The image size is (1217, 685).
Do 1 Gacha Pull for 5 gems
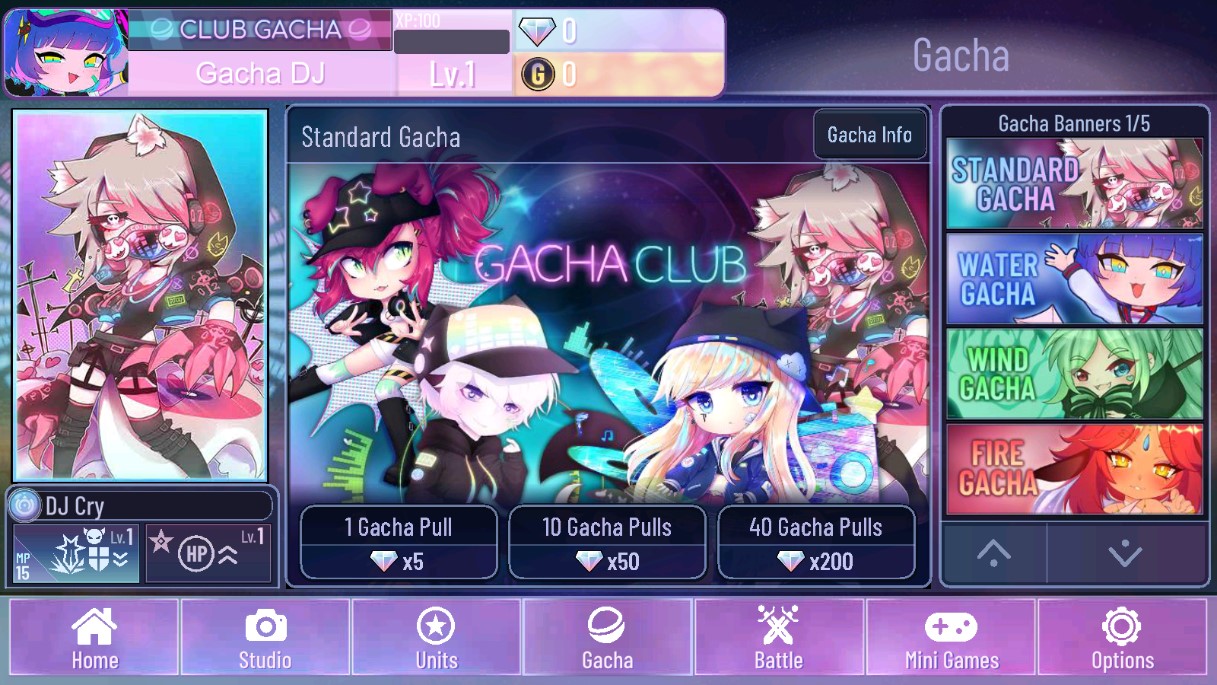pos(399,543)
